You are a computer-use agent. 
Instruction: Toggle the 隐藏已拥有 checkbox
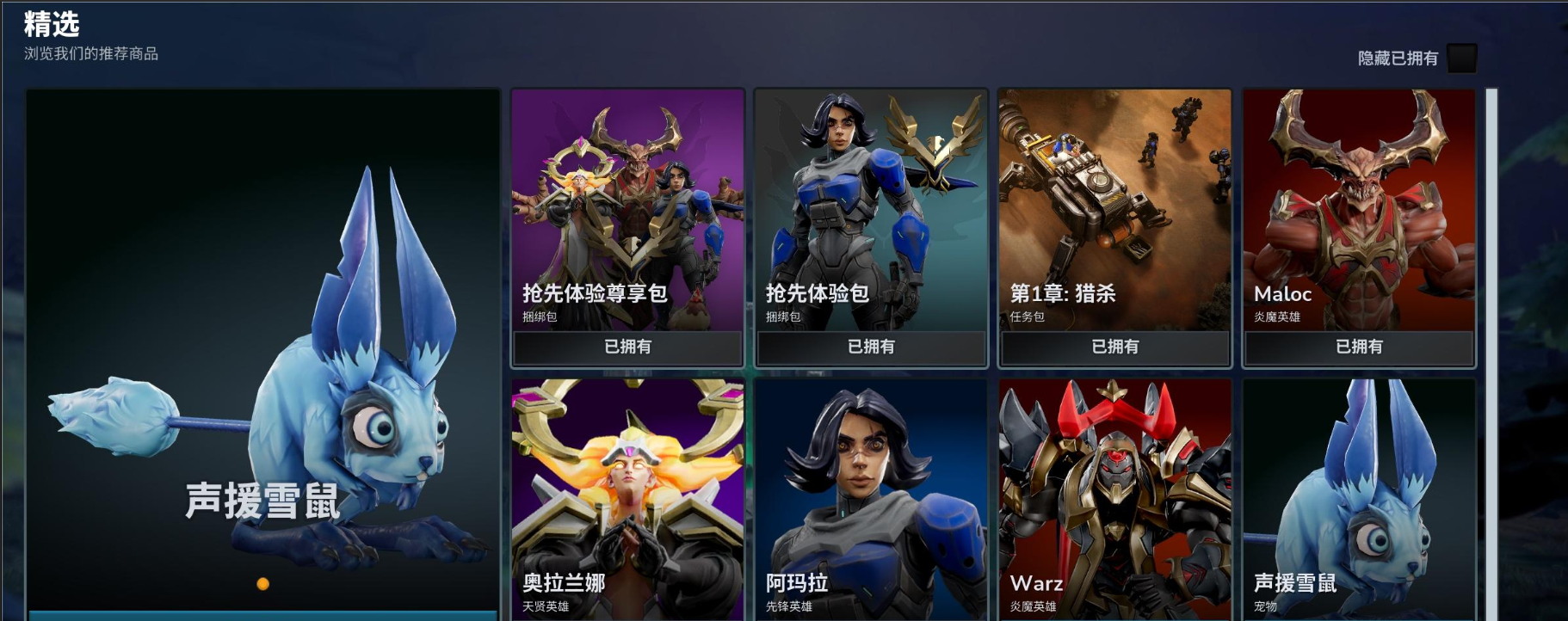coord(1461,58)
